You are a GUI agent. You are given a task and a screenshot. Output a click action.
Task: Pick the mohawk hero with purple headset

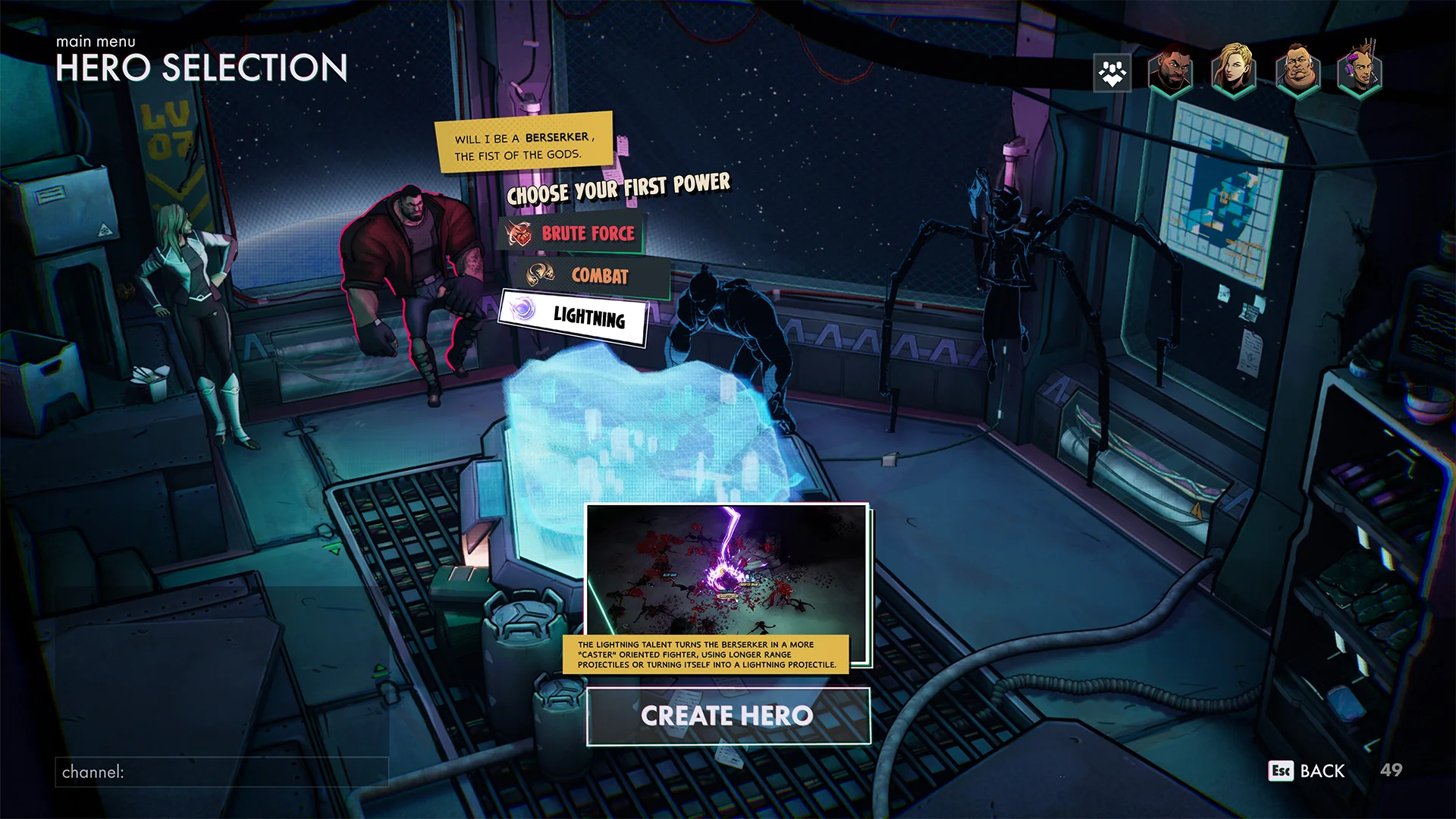[x=1360, y=72]
